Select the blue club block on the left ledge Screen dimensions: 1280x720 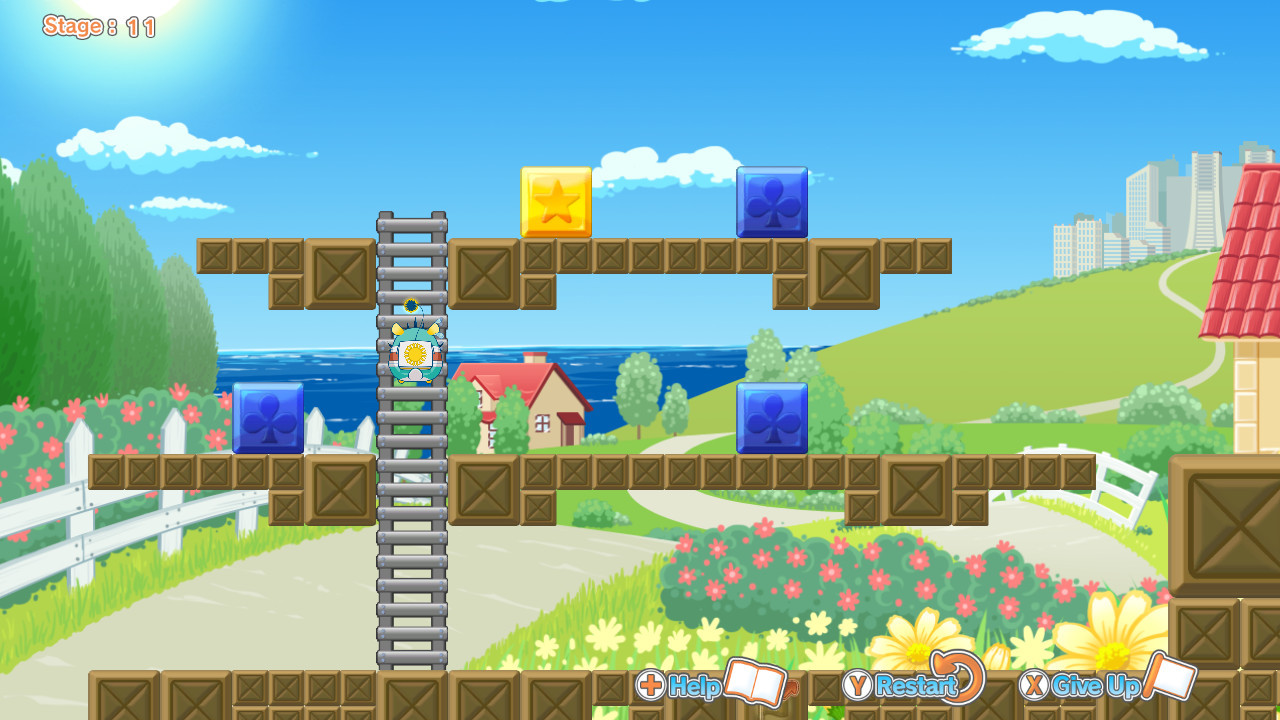(268, 419)
